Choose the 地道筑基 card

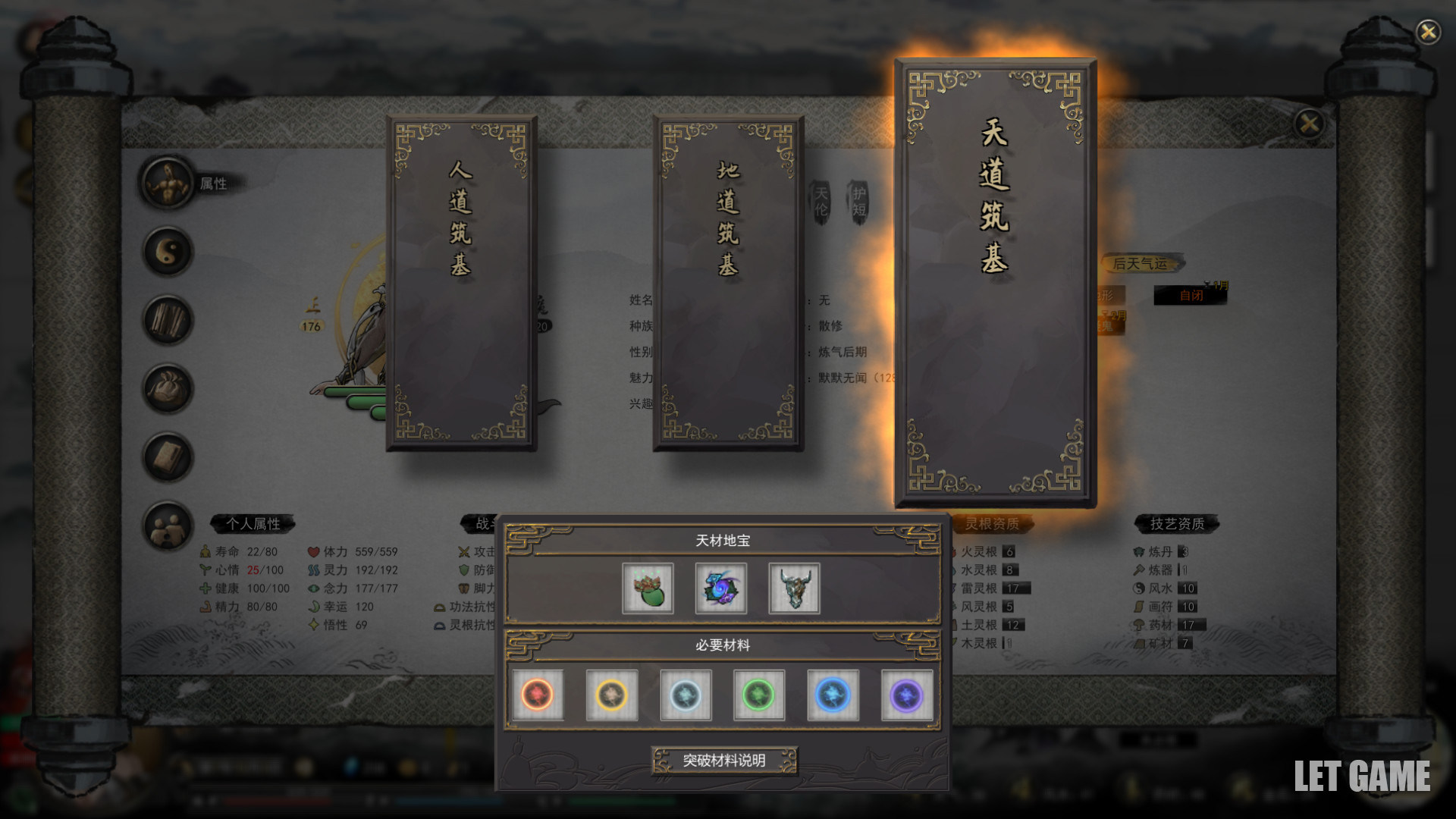728,282
